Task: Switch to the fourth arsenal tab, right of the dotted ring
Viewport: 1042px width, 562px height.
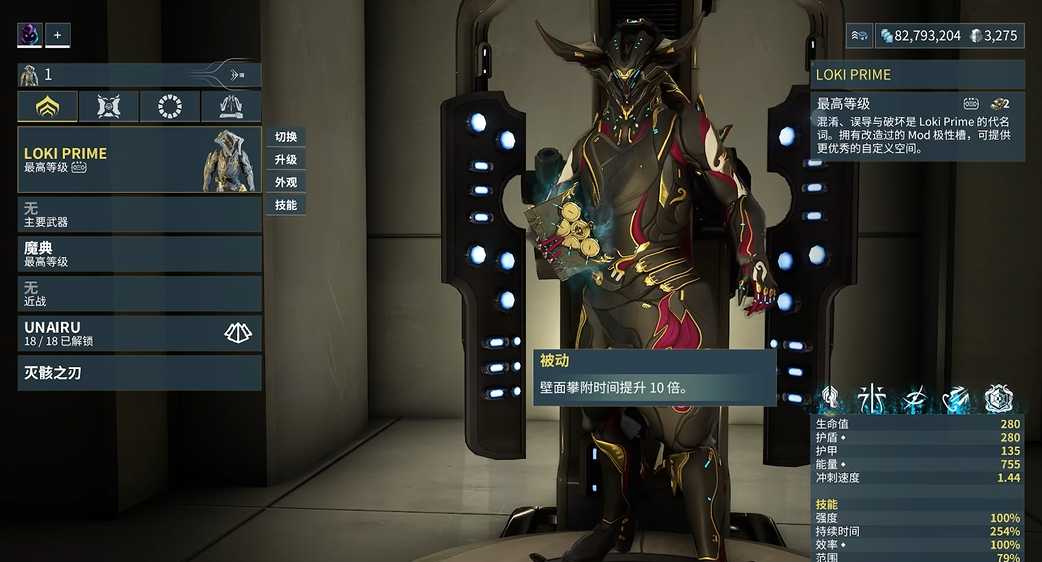Action: click(231, 107)
